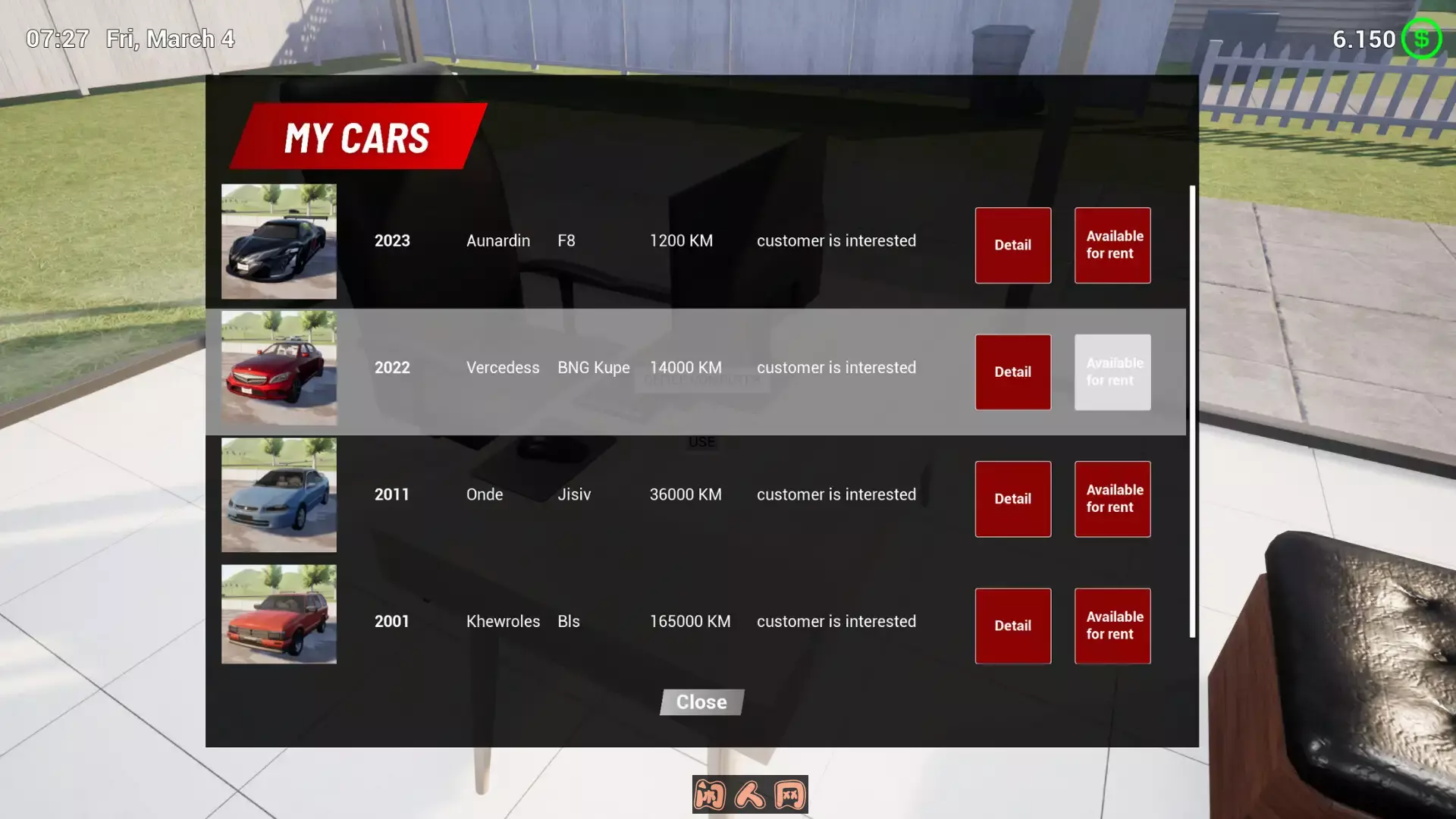Set the Aunardin F8 available for rent
Screen dimensions: 1456x819
pyautogui.click(x=1112, y=245)
